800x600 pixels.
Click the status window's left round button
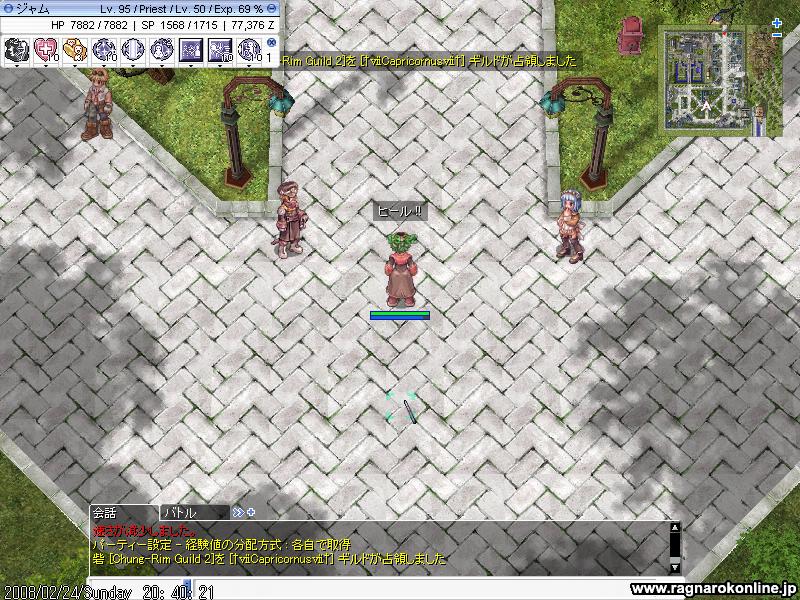coord(7,8)
